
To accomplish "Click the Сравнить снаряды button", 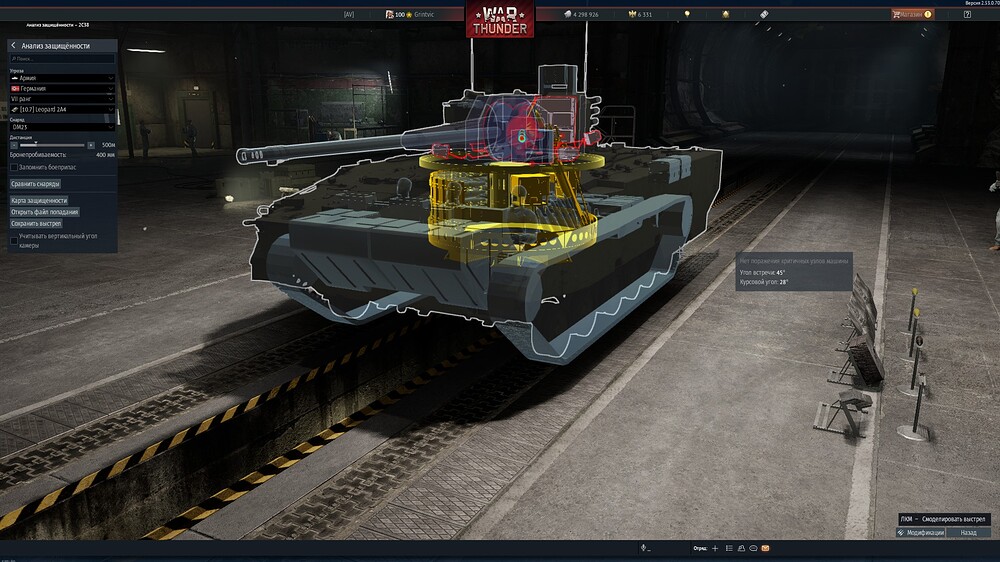I will point(36,184).
